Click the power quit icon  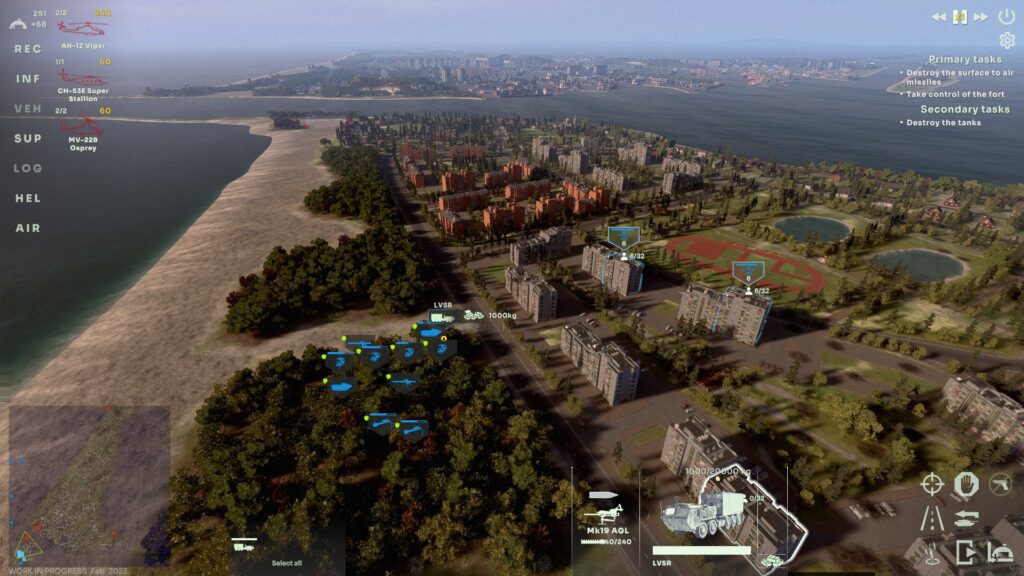pyautogui.click(x=1006, y=16)
